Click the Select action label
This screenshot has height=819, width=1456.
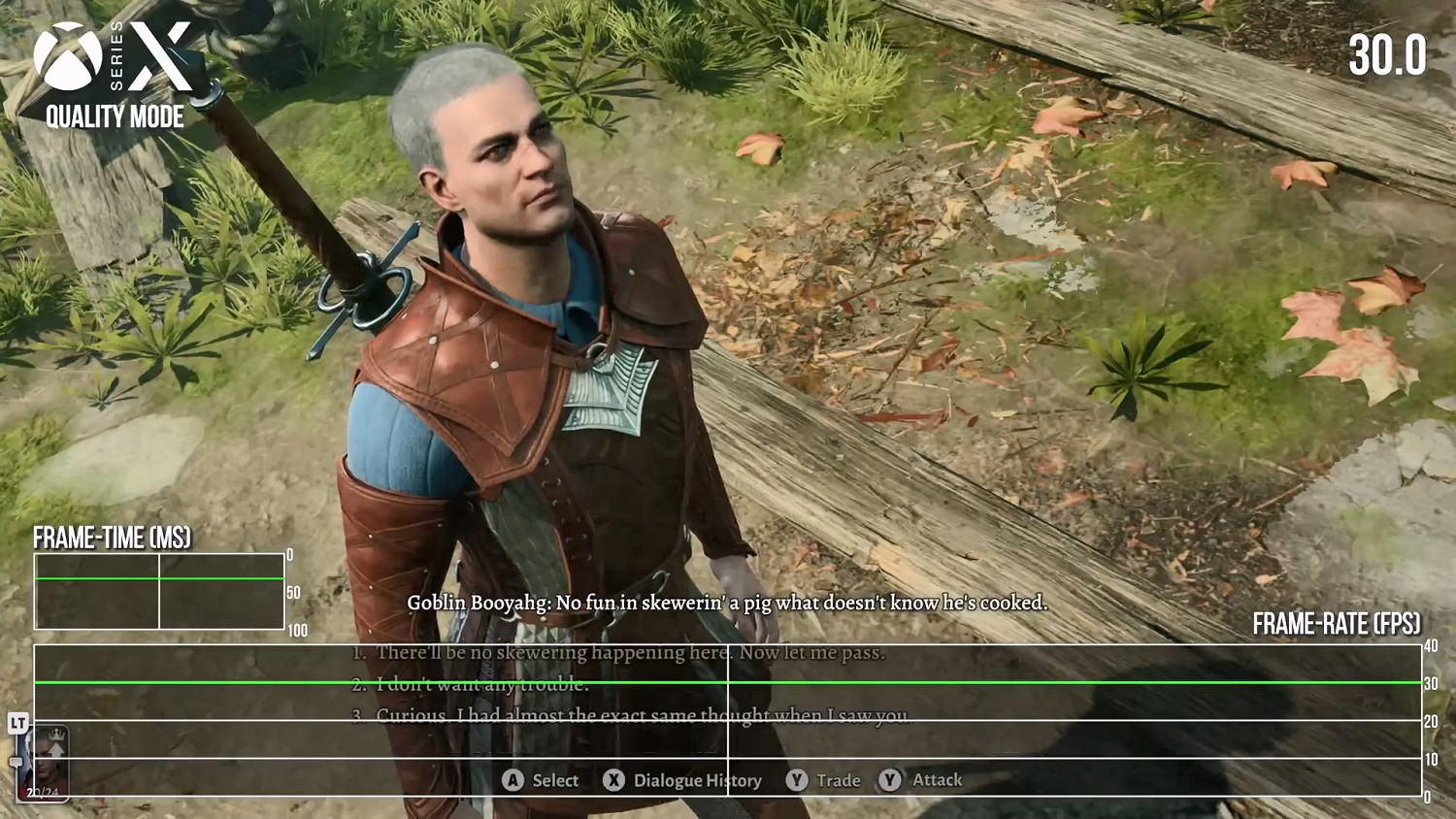click(x=555, y=780)
